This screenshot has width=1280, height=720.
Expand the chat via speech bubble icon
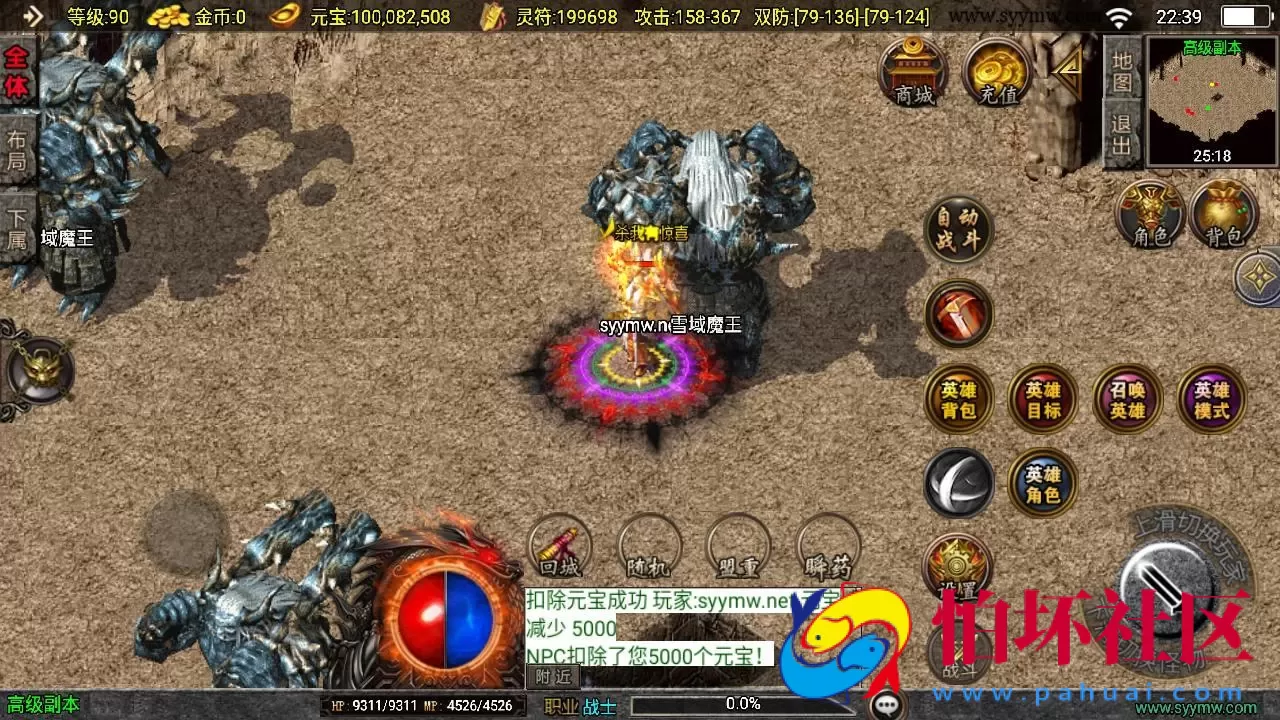885,706
